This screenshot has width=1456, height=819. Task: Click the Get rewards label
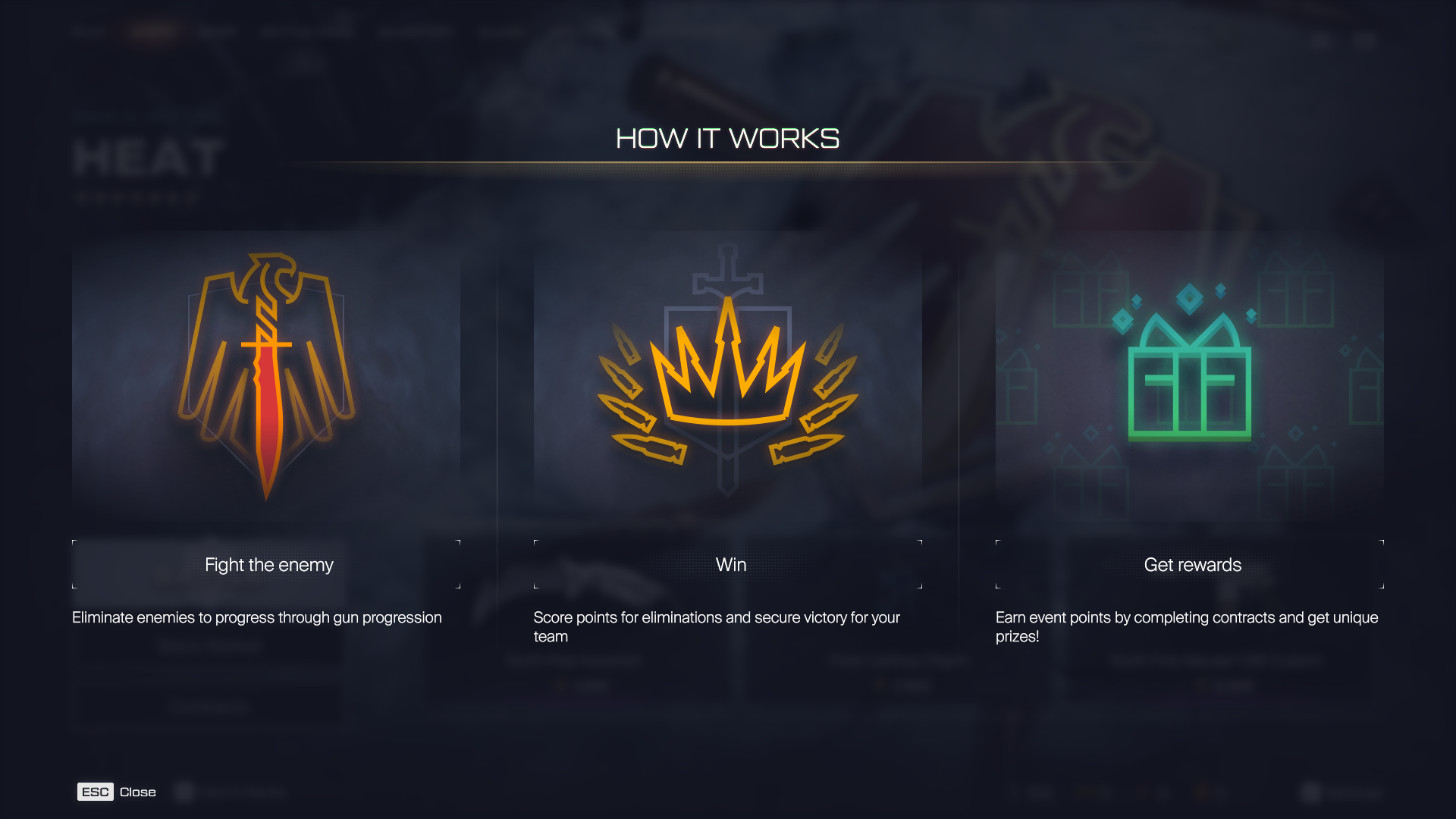tap(1193, 565)
